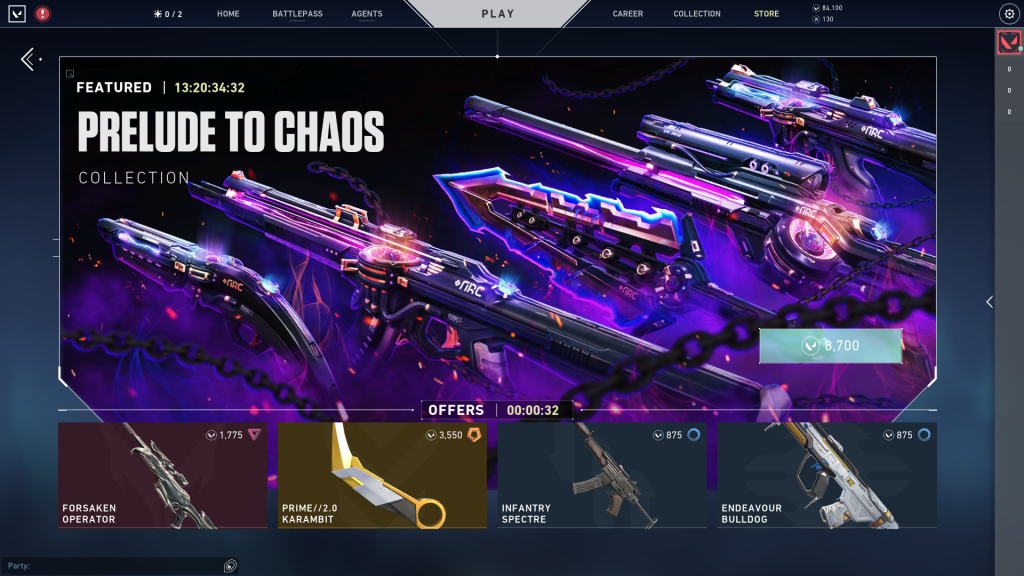Switch to the BATTLEPASS tab
The image size is (1024, 576).
tap(295, 14)
